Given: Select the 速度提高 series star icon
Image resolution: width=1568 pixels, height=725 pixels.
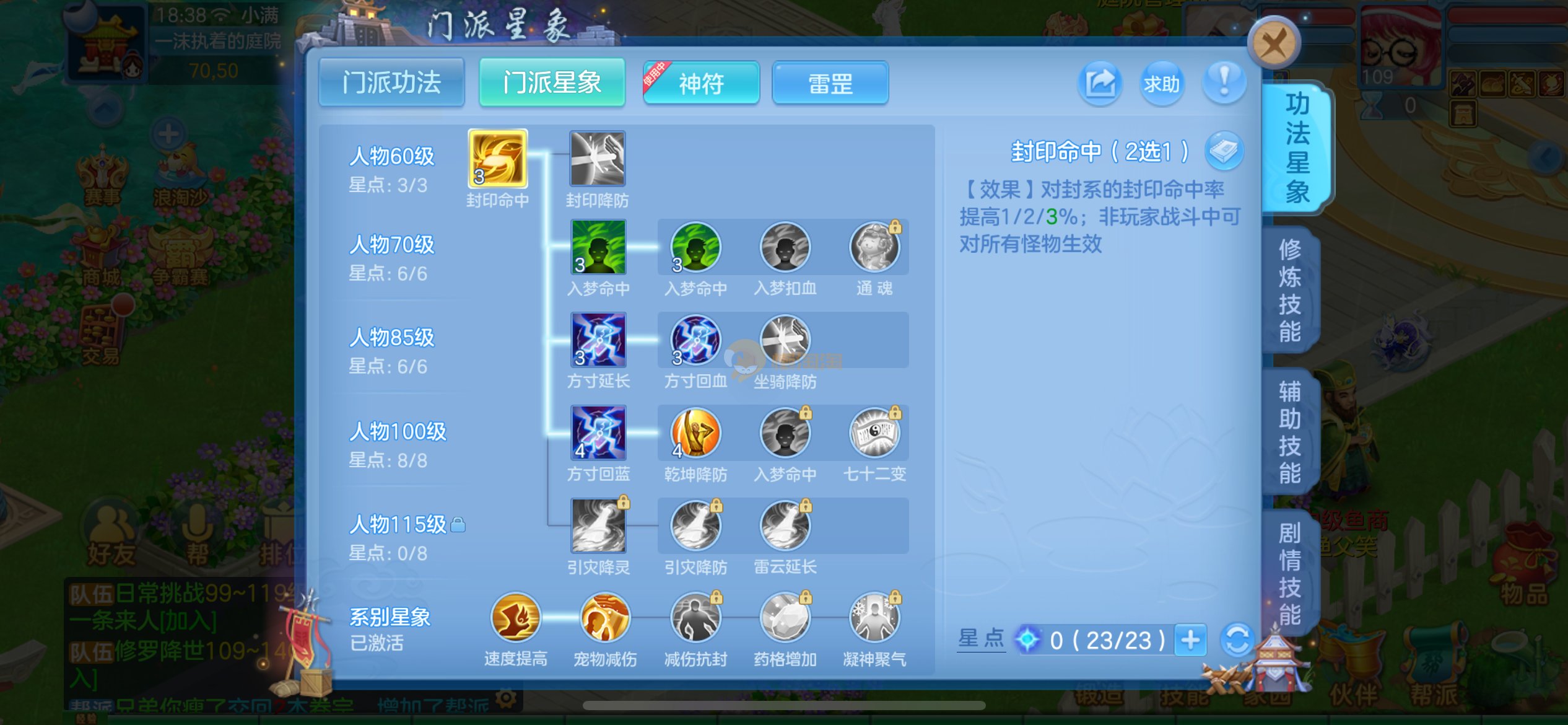Looking at the screenshot, I should tap(515, 617).
